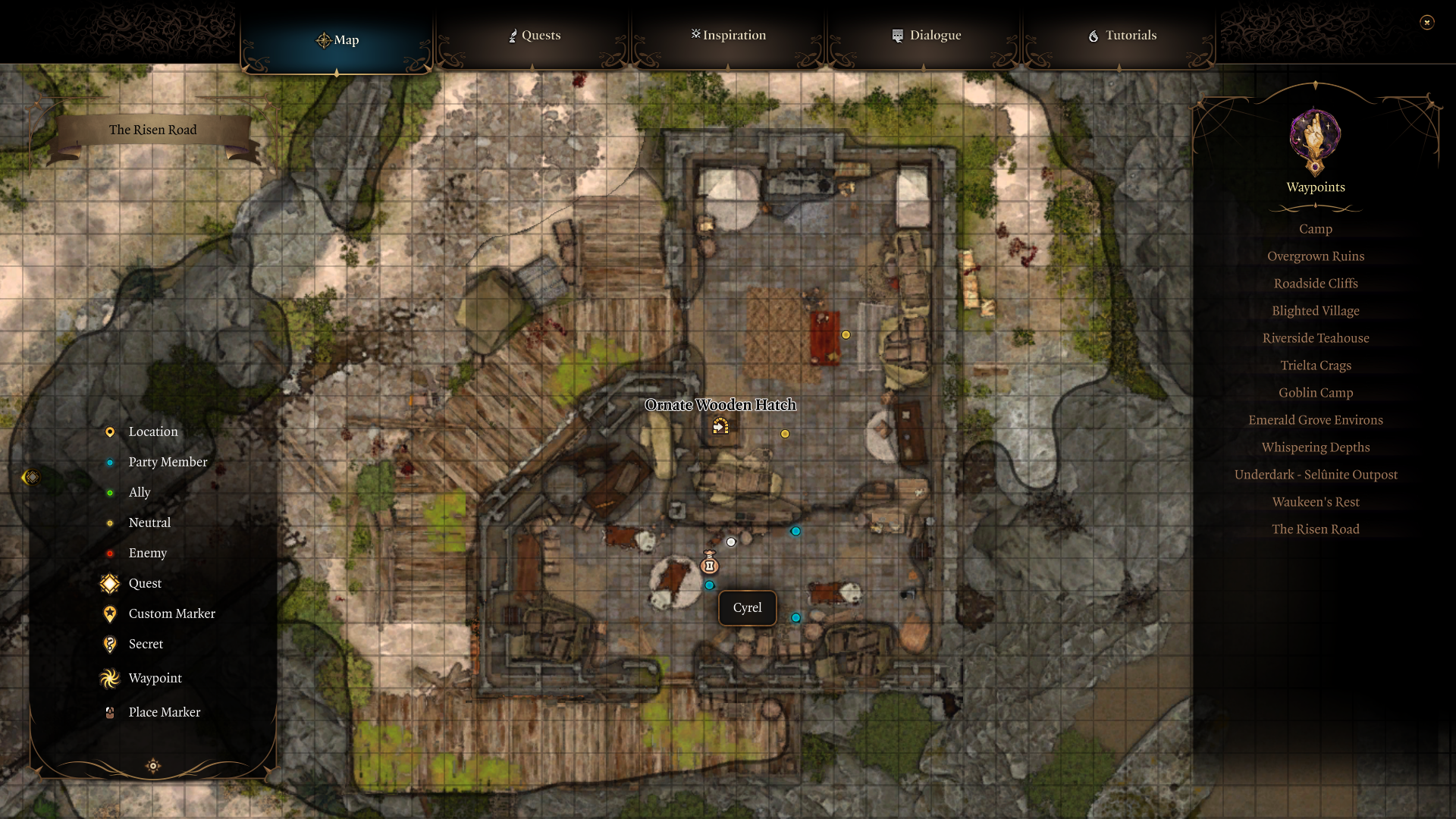
Task: Choose Underdark - Selûnite Outpost waypoint
Action: (x=1315, y=475)
